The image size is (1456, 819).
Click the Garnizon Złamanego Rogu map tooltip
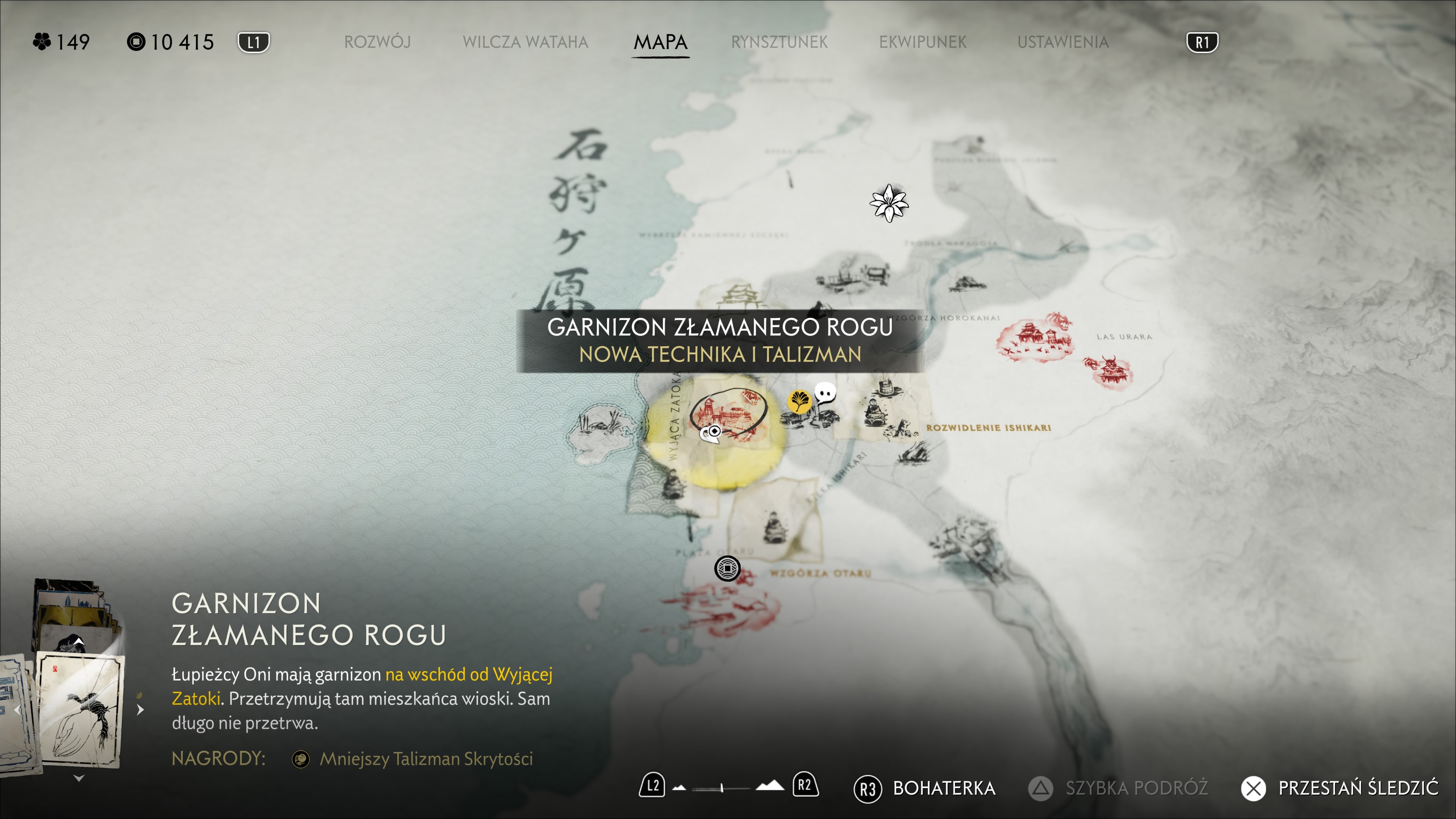[x=720, y=341]
